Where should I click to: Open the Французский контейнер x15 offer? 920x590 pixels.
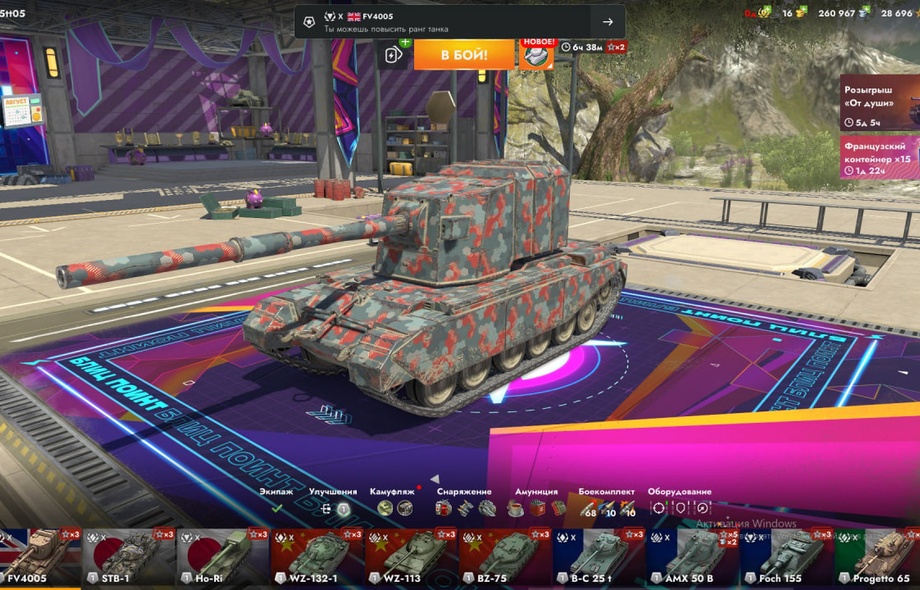click(879, 158)
